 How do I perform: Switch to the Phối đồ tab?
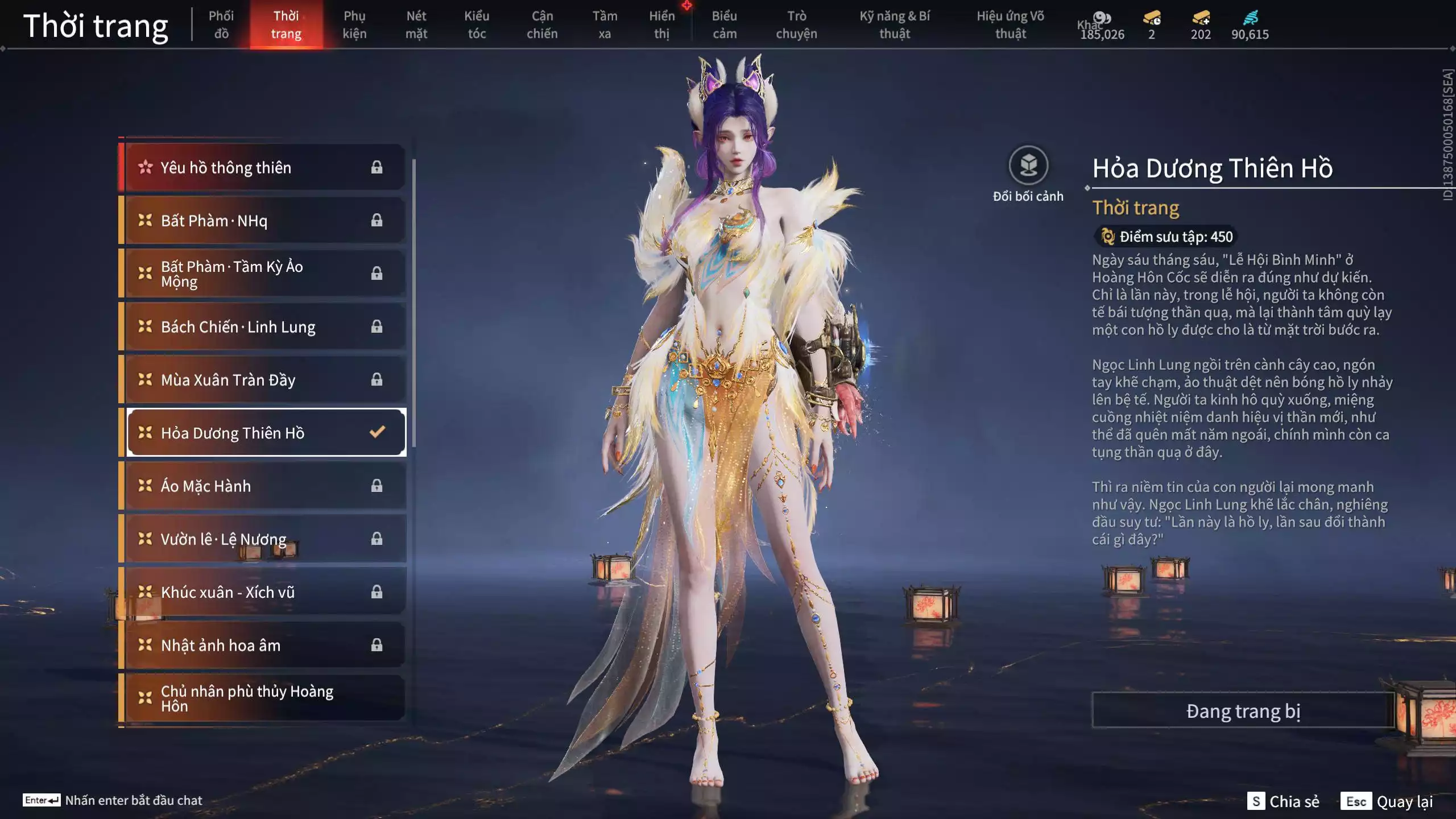click(x=221, y=25)
